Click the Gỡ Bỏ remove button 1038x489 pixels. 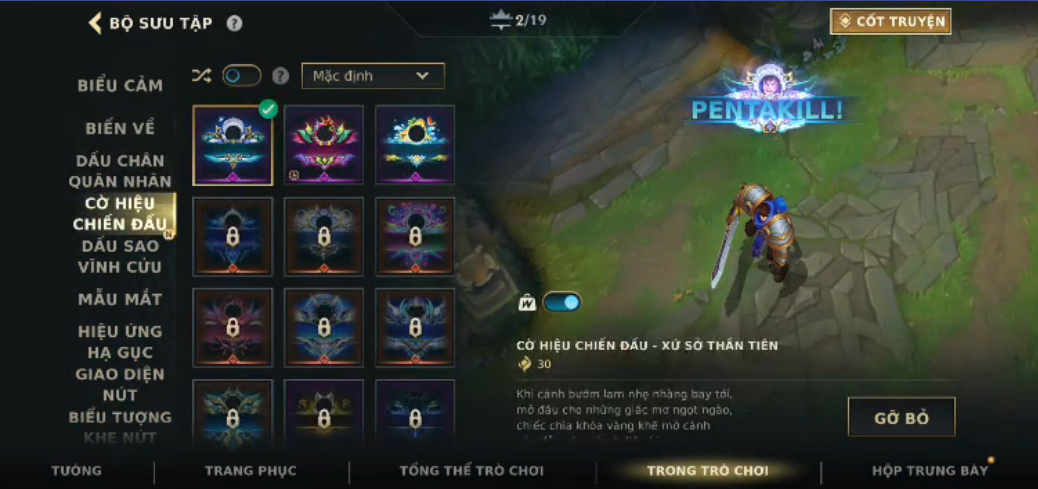[901, 417]
